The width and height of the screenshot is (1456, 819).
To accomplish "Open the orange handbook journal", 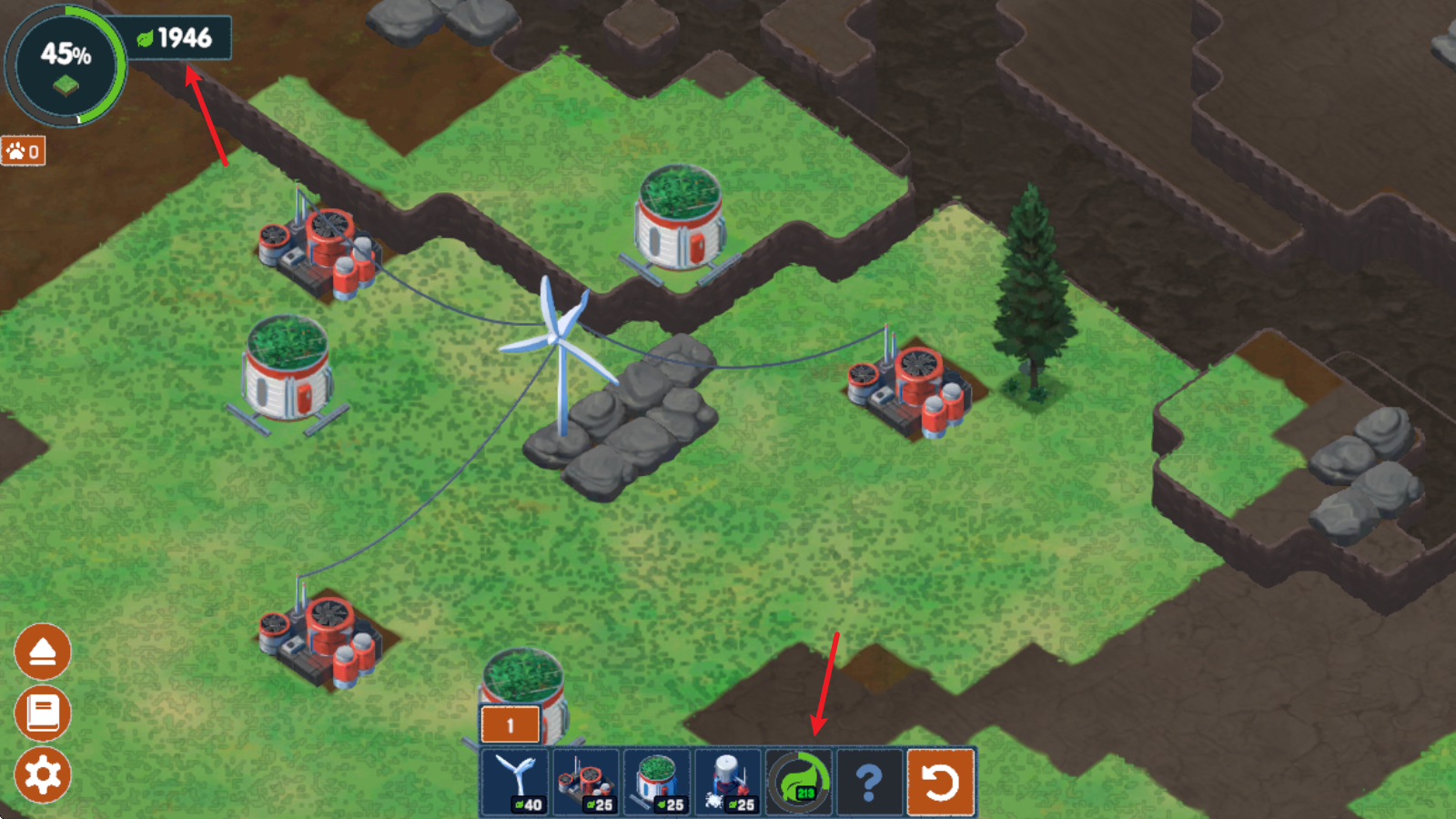I will [x=43, y=713].
